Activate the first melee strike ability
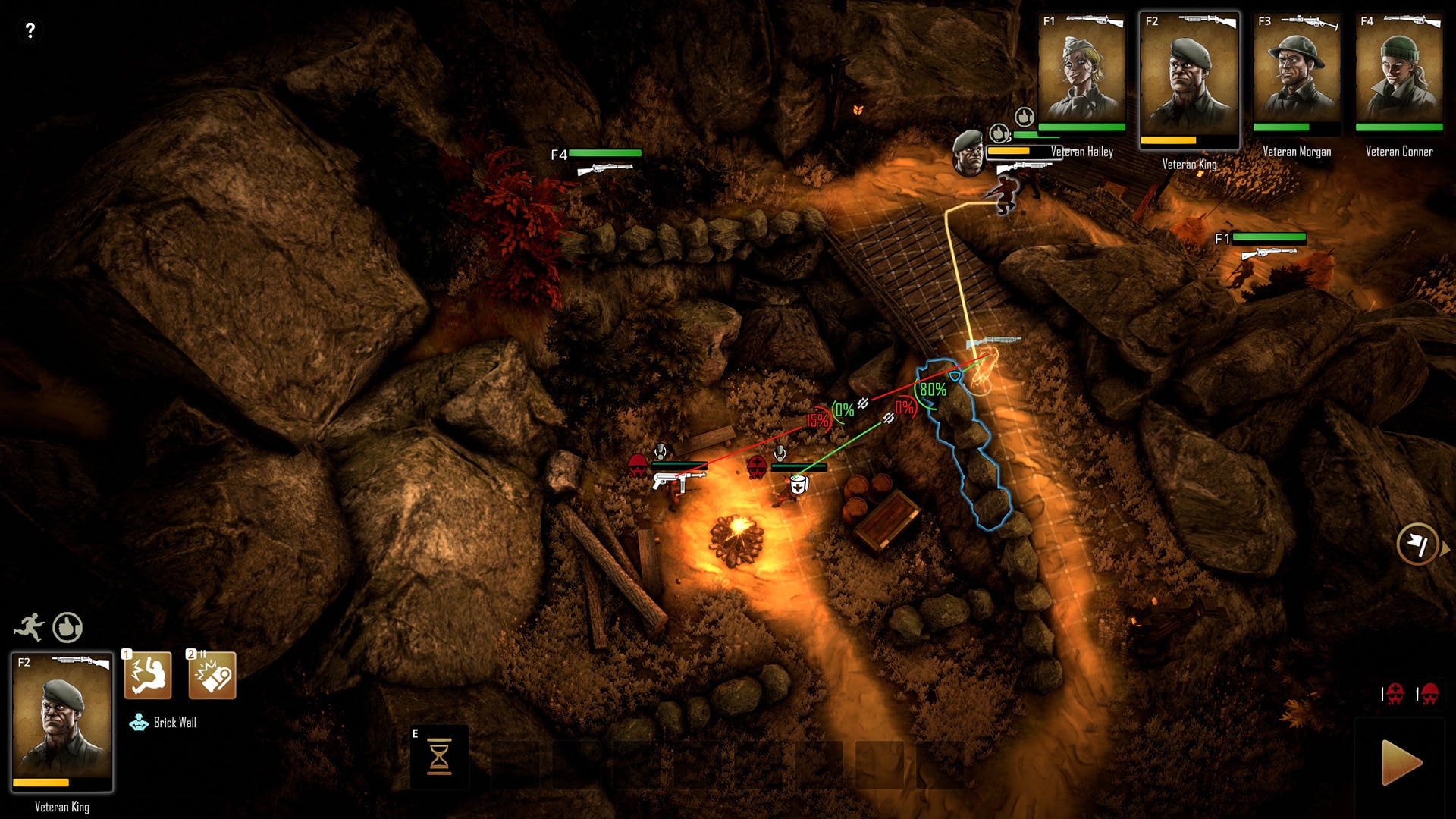The width and height of the screenshot is (1456, 819). (x=148, y=675)
